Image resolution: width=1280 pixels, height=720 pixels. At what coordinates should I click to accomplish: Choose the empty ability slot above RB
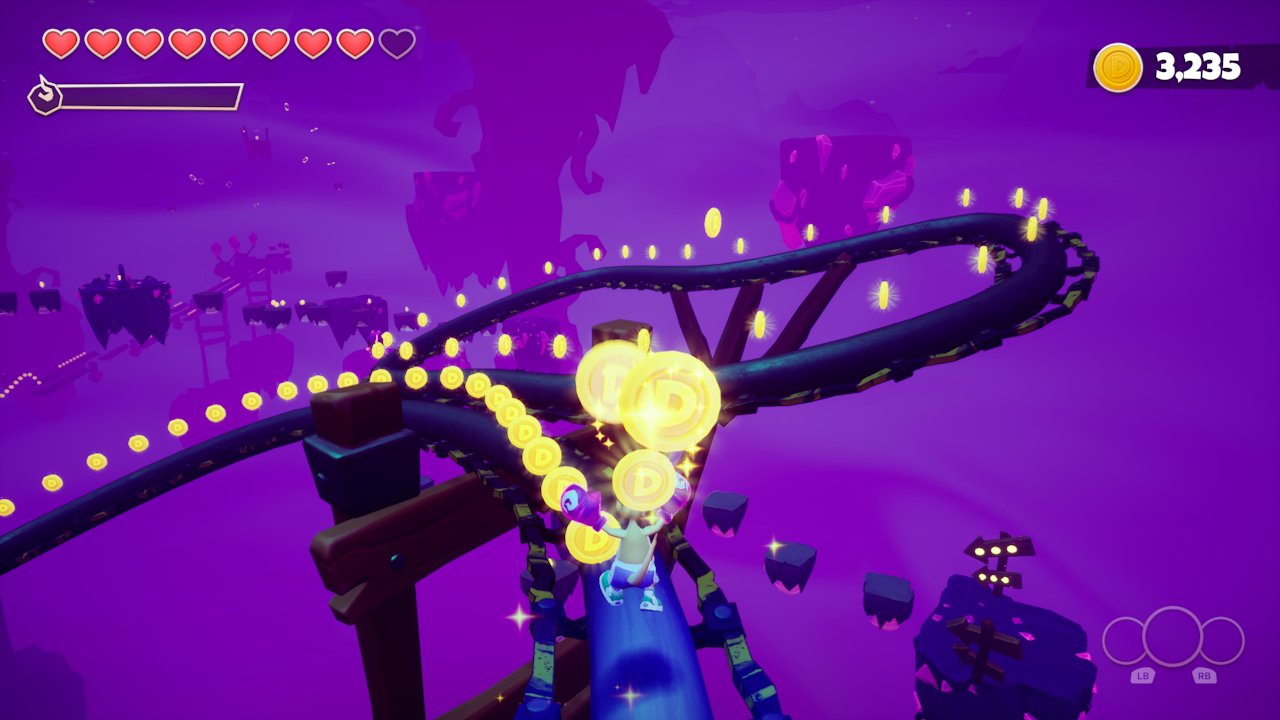point(1221,641)
